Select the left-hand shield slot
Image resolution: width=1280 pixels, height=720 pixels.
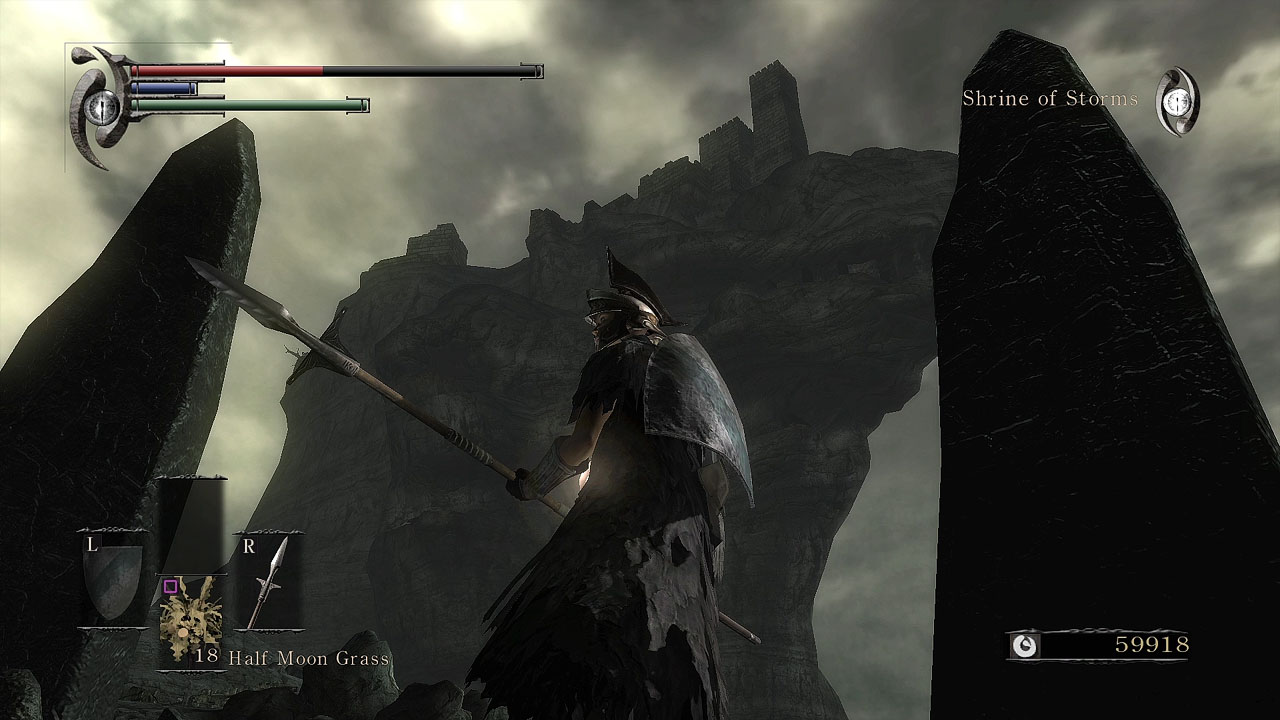point(112,581)
